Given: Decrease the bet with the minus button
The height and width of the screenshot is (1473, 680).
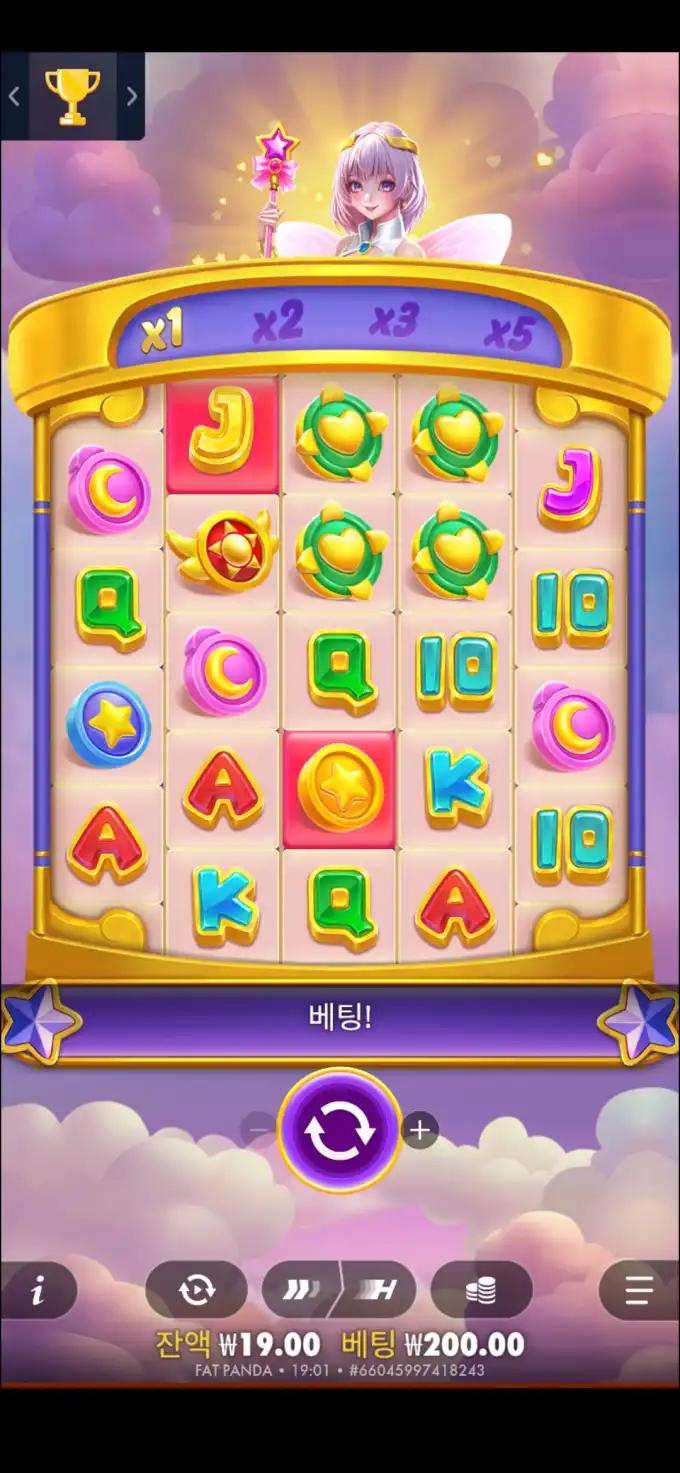Looking at the screenshot, I should pos(259,1130).
